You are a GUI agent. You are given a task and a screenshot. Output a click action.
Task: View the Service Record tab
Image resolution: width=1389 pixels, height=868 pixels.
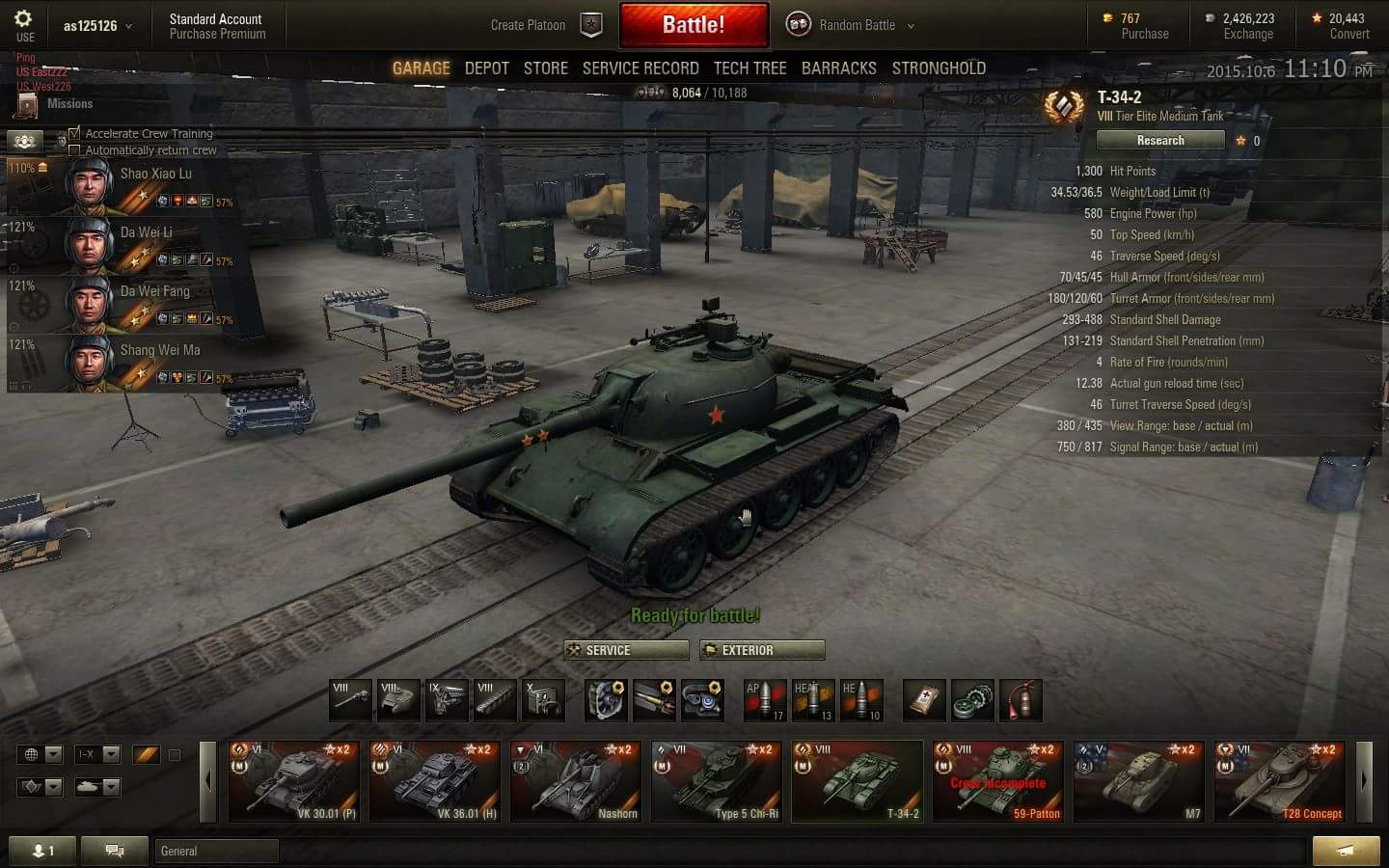(x=640, y=68)
